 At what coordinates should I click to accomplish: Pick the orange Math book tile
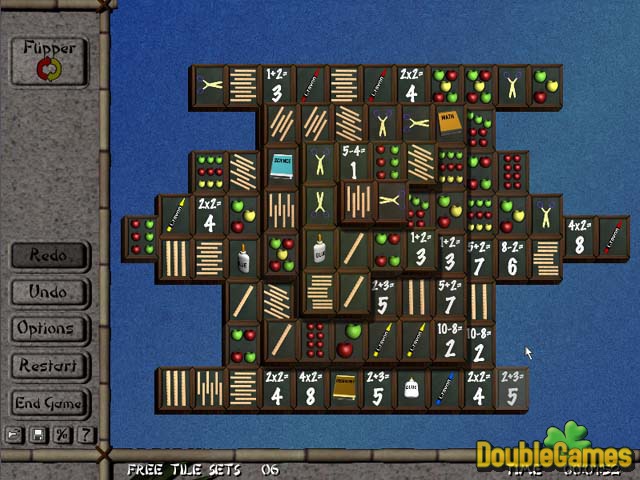click(x=449, y=125)
